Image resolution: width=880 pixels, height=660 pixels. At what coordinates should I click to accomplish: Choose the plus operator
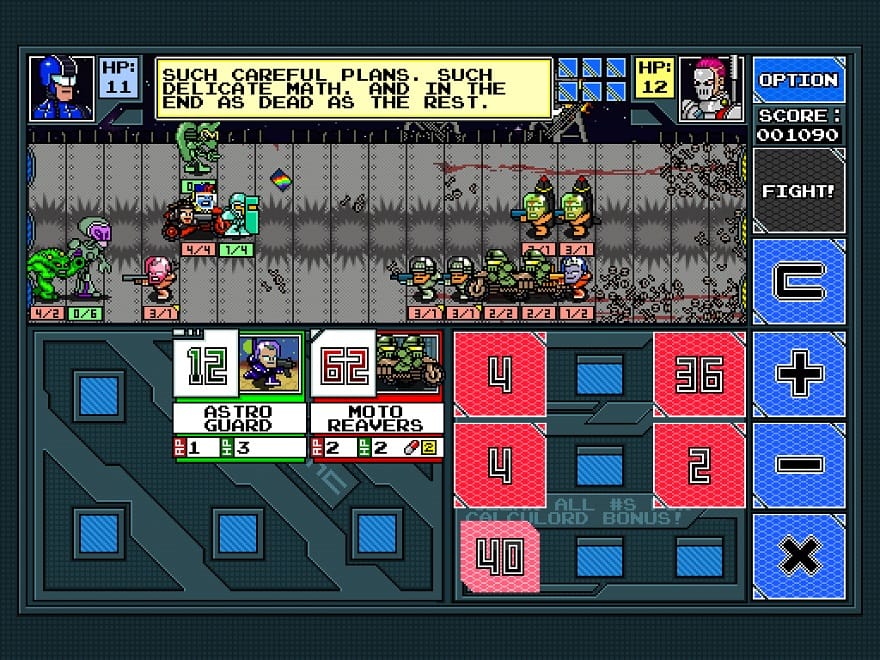click(798, 374)
